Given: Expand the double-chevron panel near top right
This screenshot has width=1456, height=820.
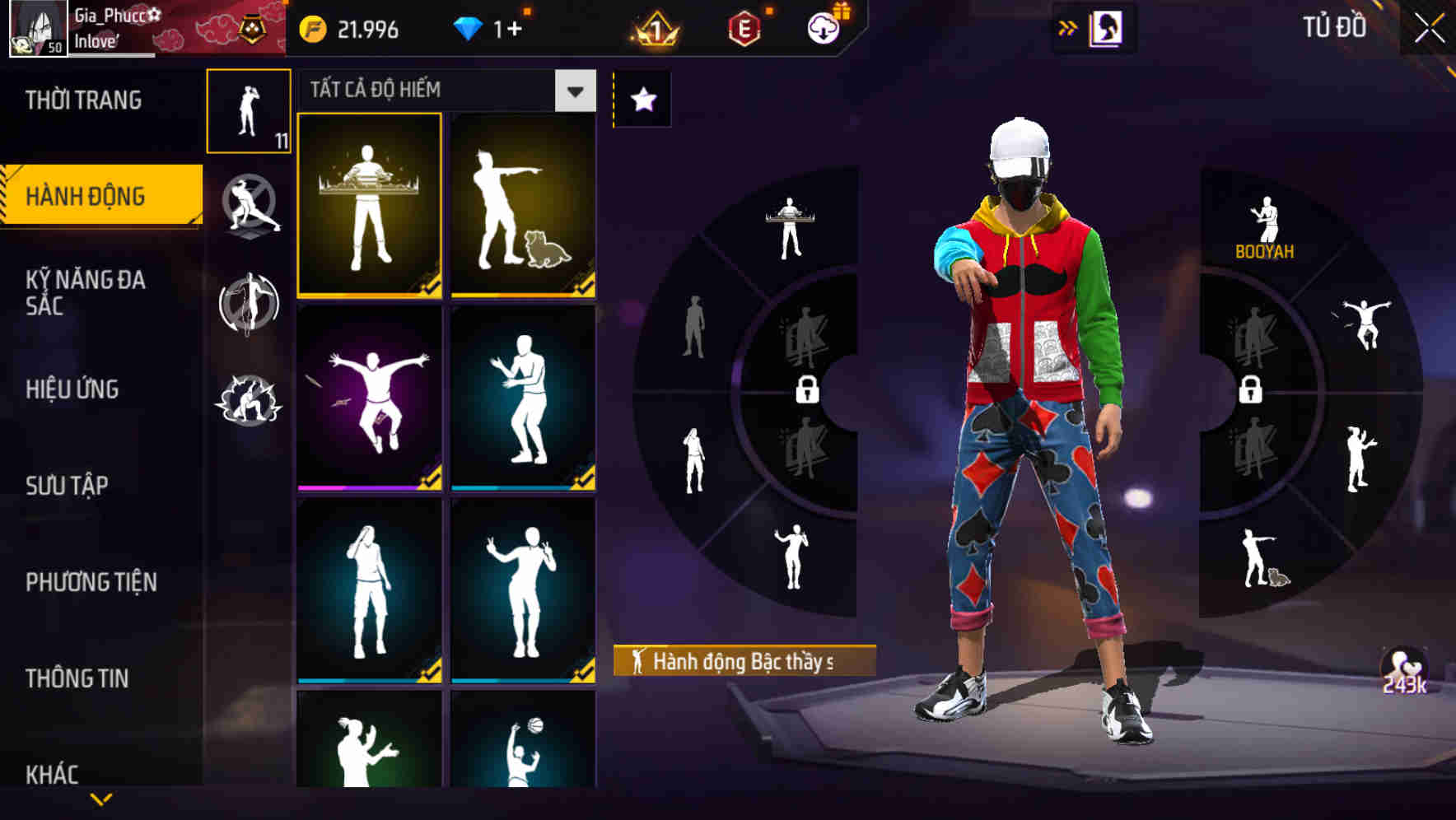Looking at the screenshot, I should tap(1068, 29).
